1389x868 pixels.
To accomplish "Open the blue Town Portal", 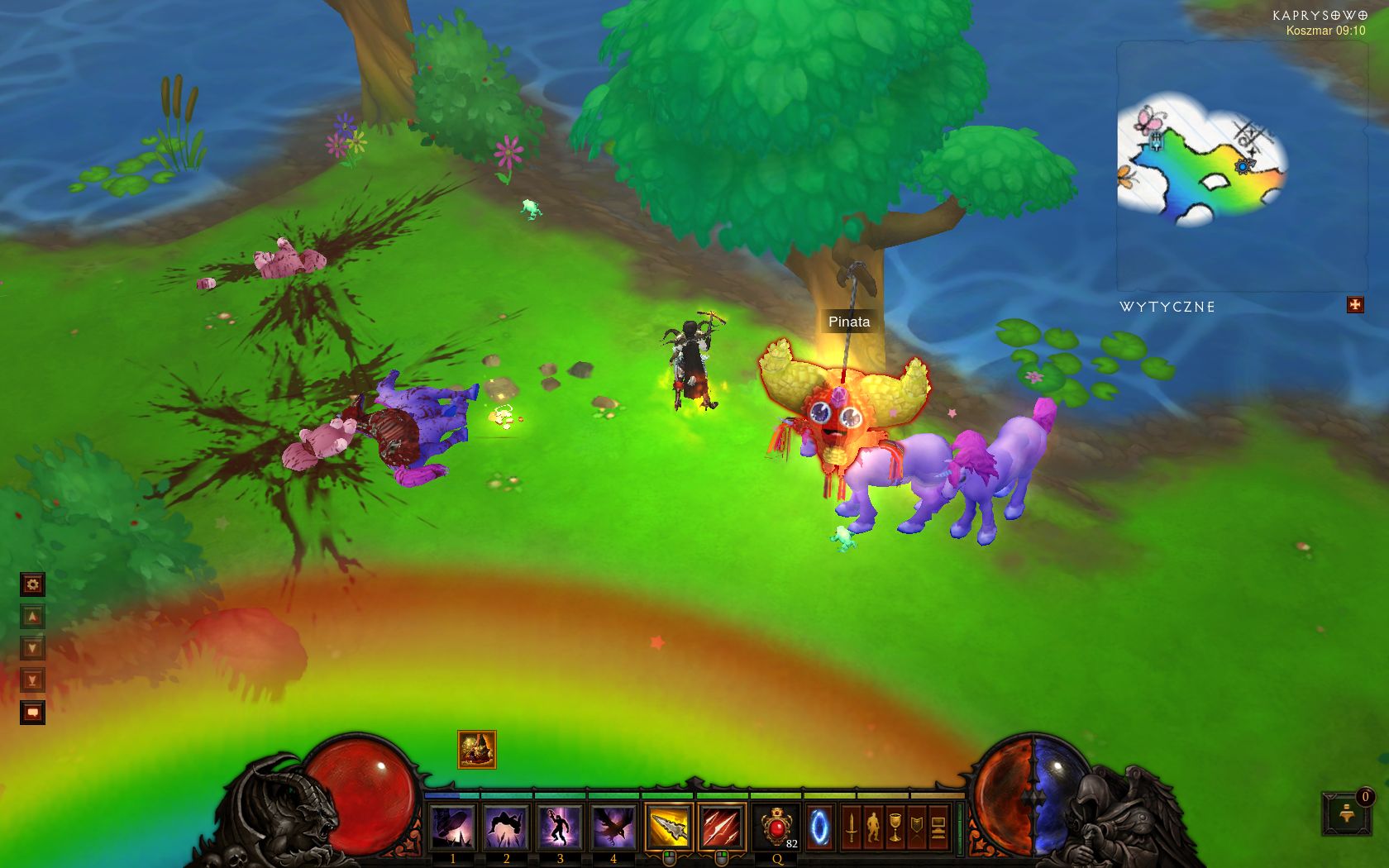I will click(x=819, y=827).
